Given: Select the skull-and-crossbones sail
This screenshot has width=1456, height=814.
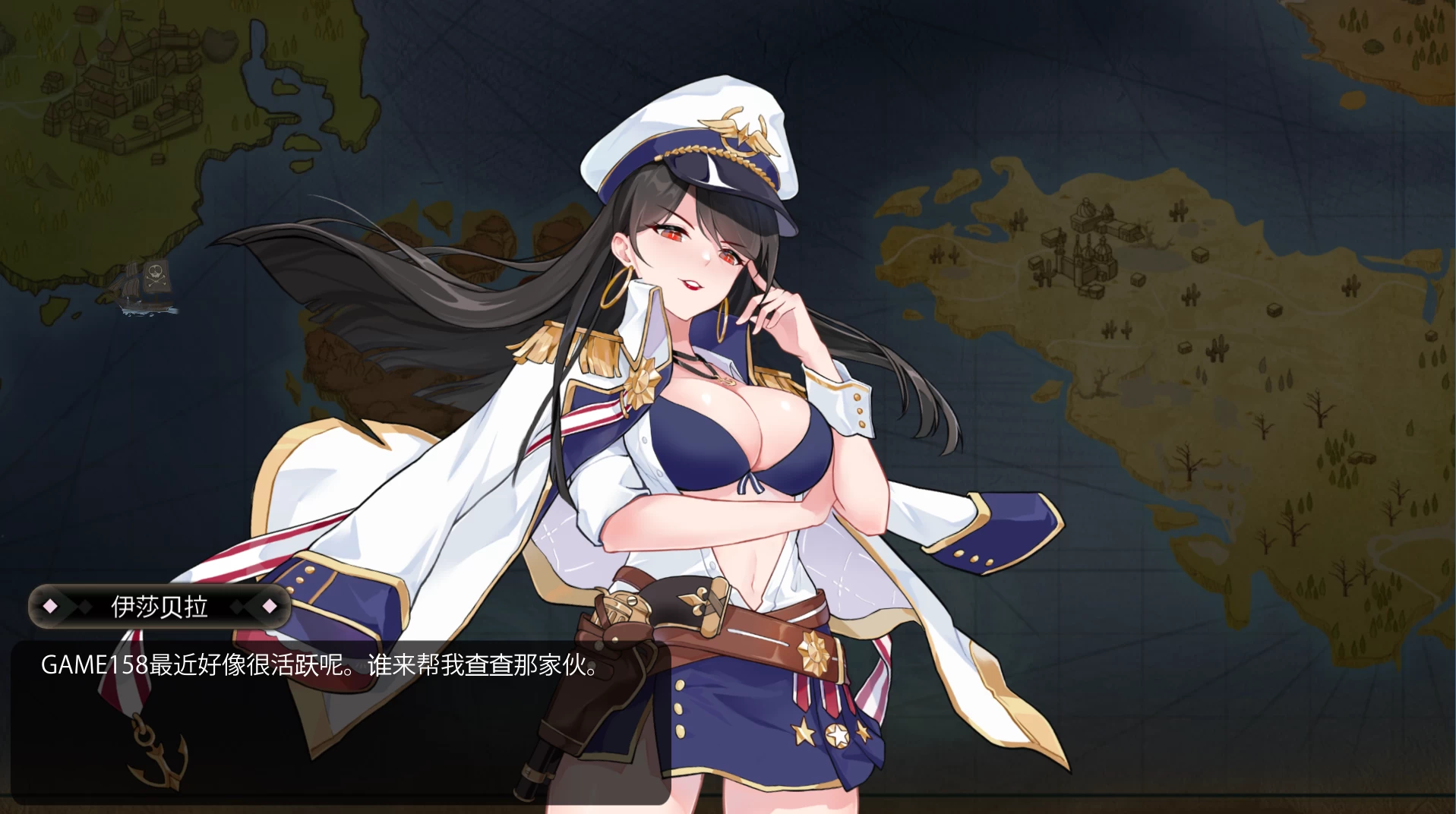Looking at the screenshot, I should pyautogui.click(x=156, y=276).
